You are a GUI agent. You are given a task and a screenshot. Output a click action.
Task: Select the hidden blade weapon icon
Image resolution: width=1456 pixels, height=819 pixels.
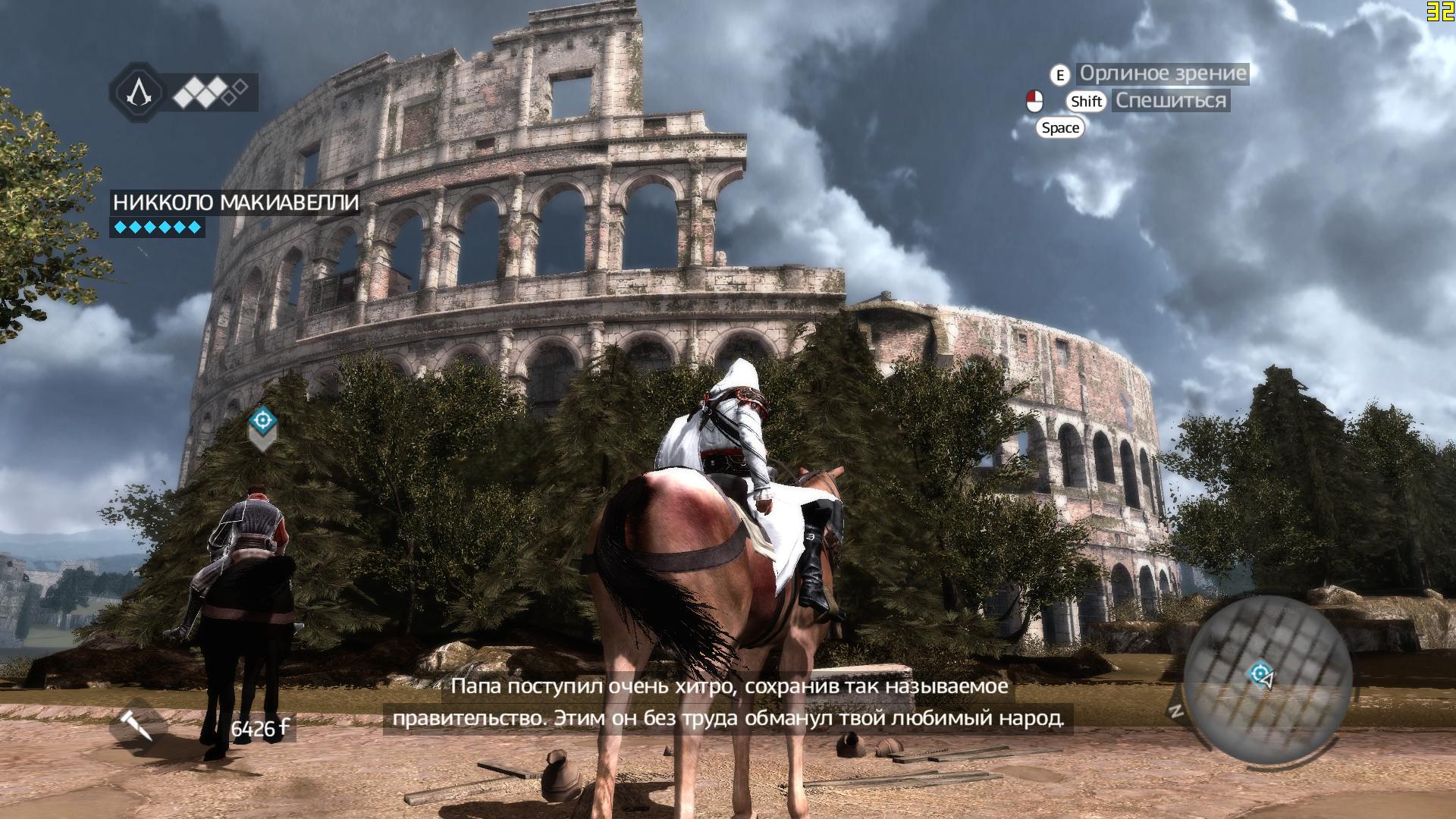[138, 726]
